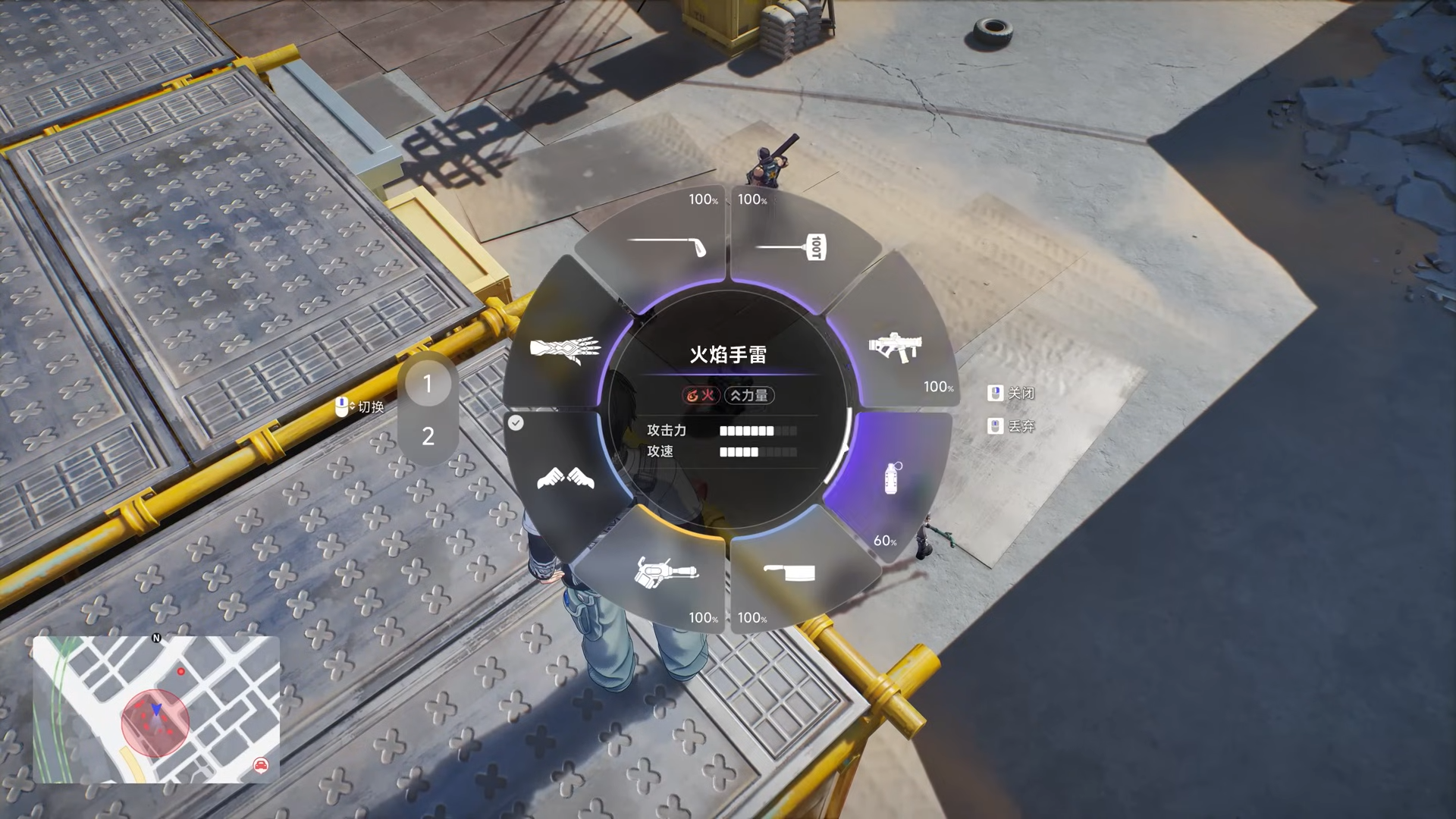The height and width of the screenshot is (819, 1456).
Task: Equip the mechanical gauntlet weapon
Action: [x=565, y=349]
